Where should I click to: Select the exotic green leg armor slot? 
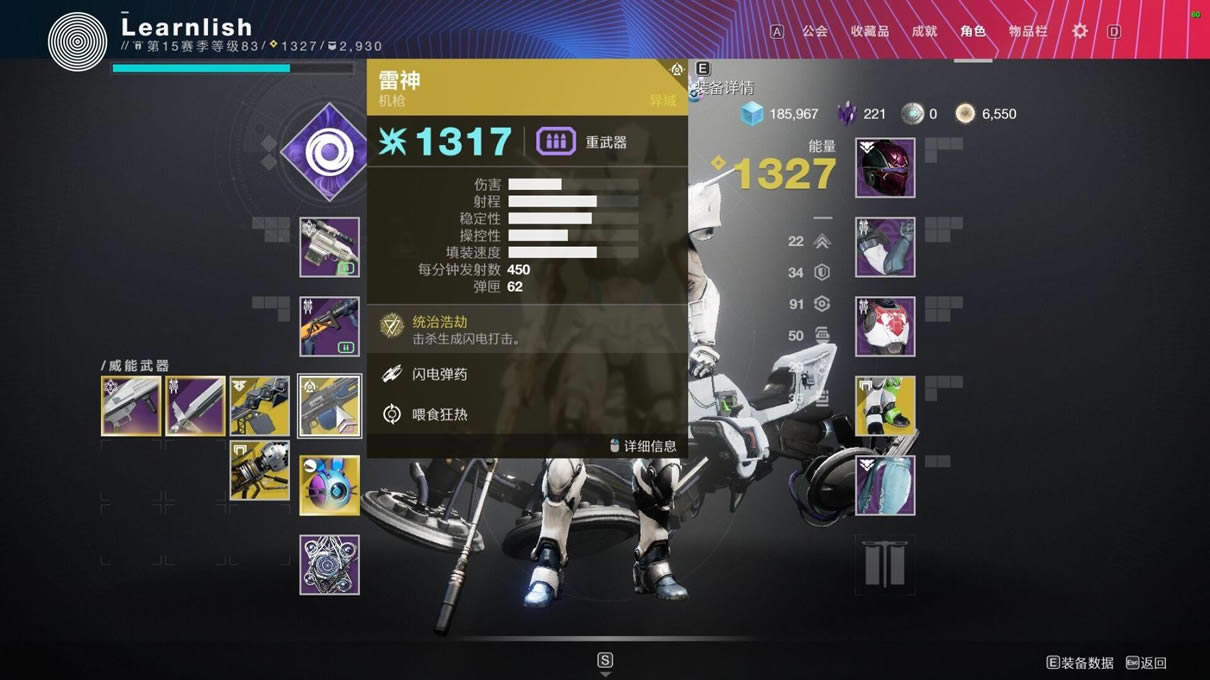(885, 406)
